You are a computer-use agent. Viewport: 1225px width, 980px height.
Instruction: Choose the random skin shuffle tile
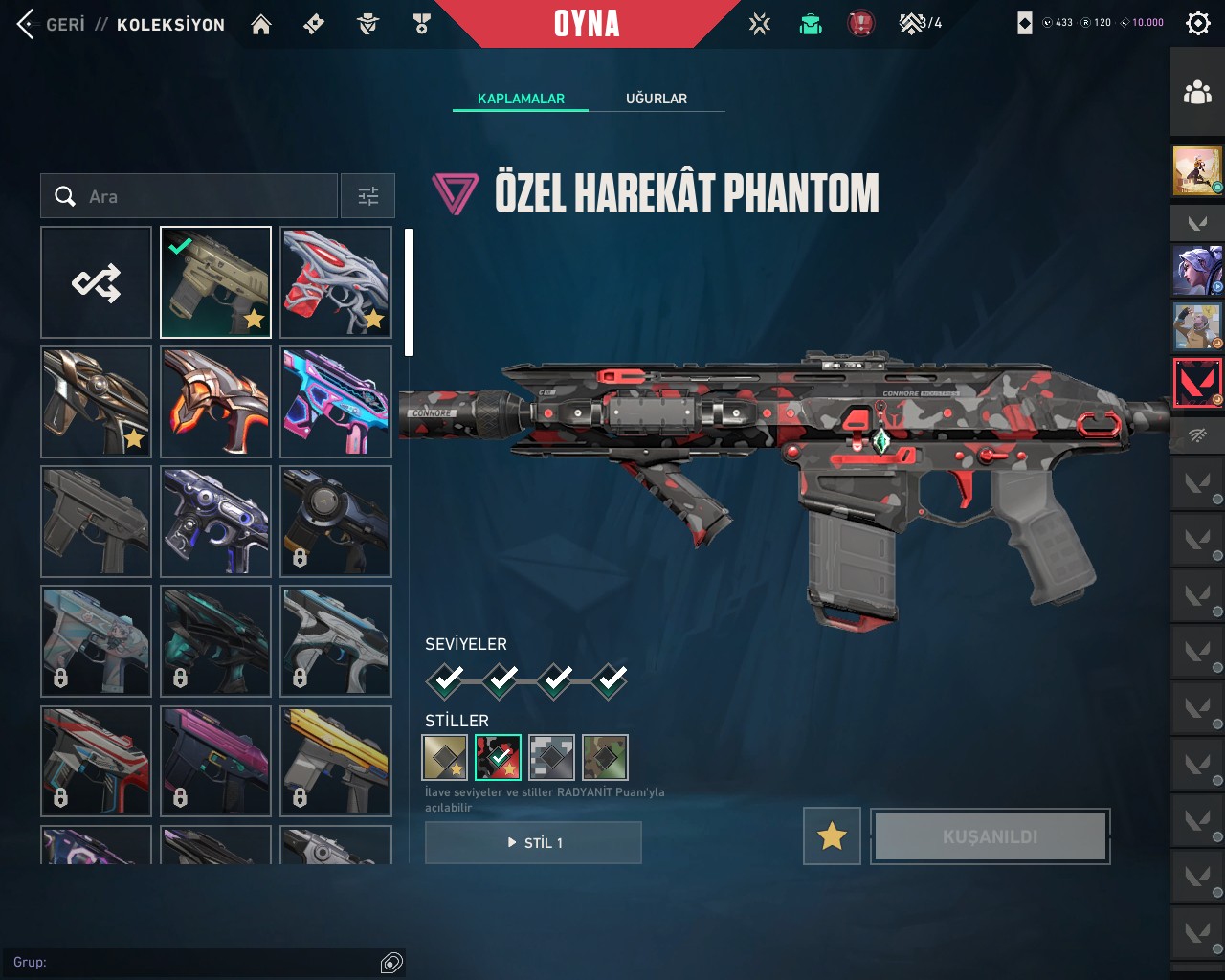[x=96, y=282]
